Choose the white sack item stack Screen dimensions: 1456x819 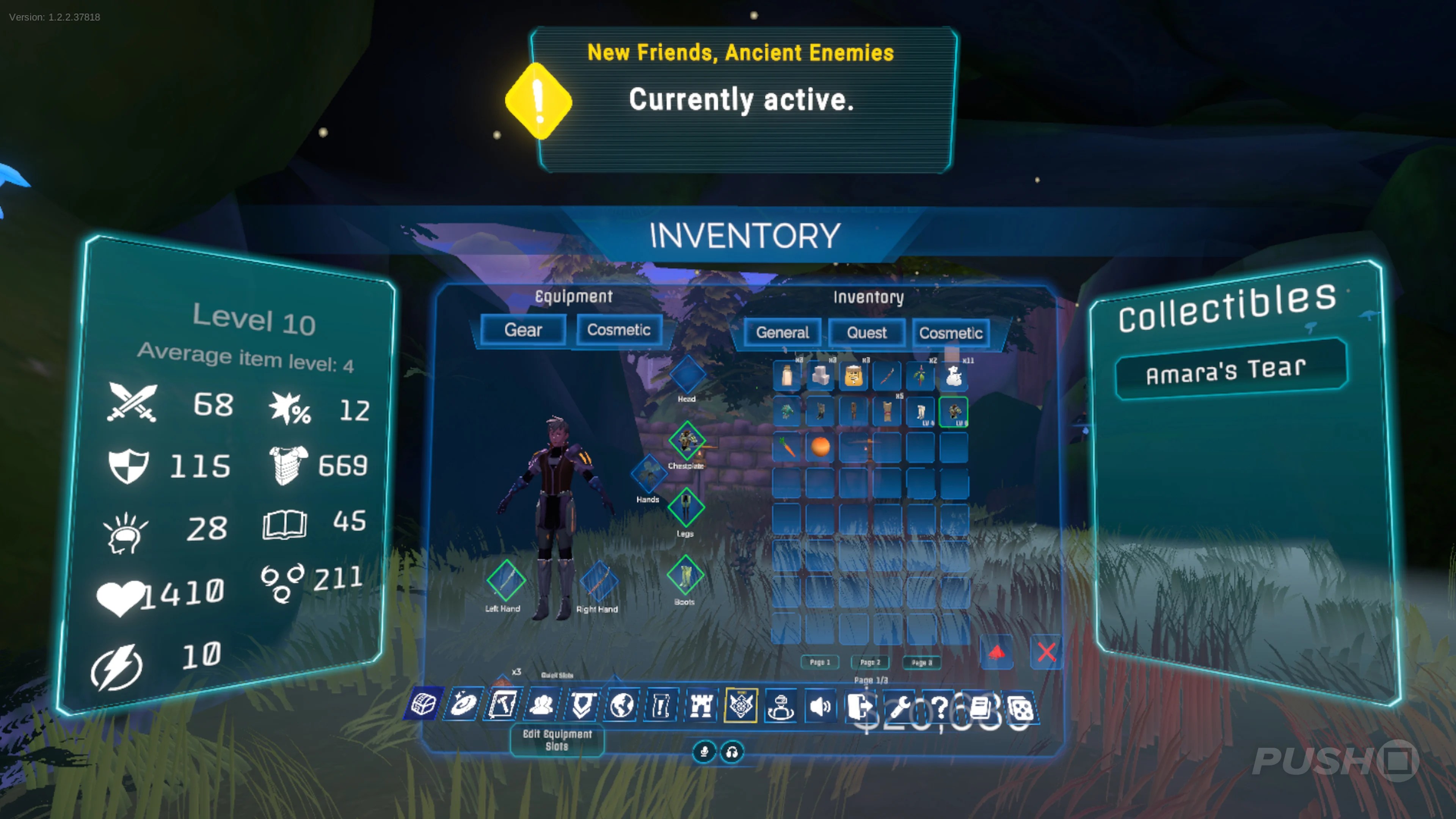click(x=954, y=376)
